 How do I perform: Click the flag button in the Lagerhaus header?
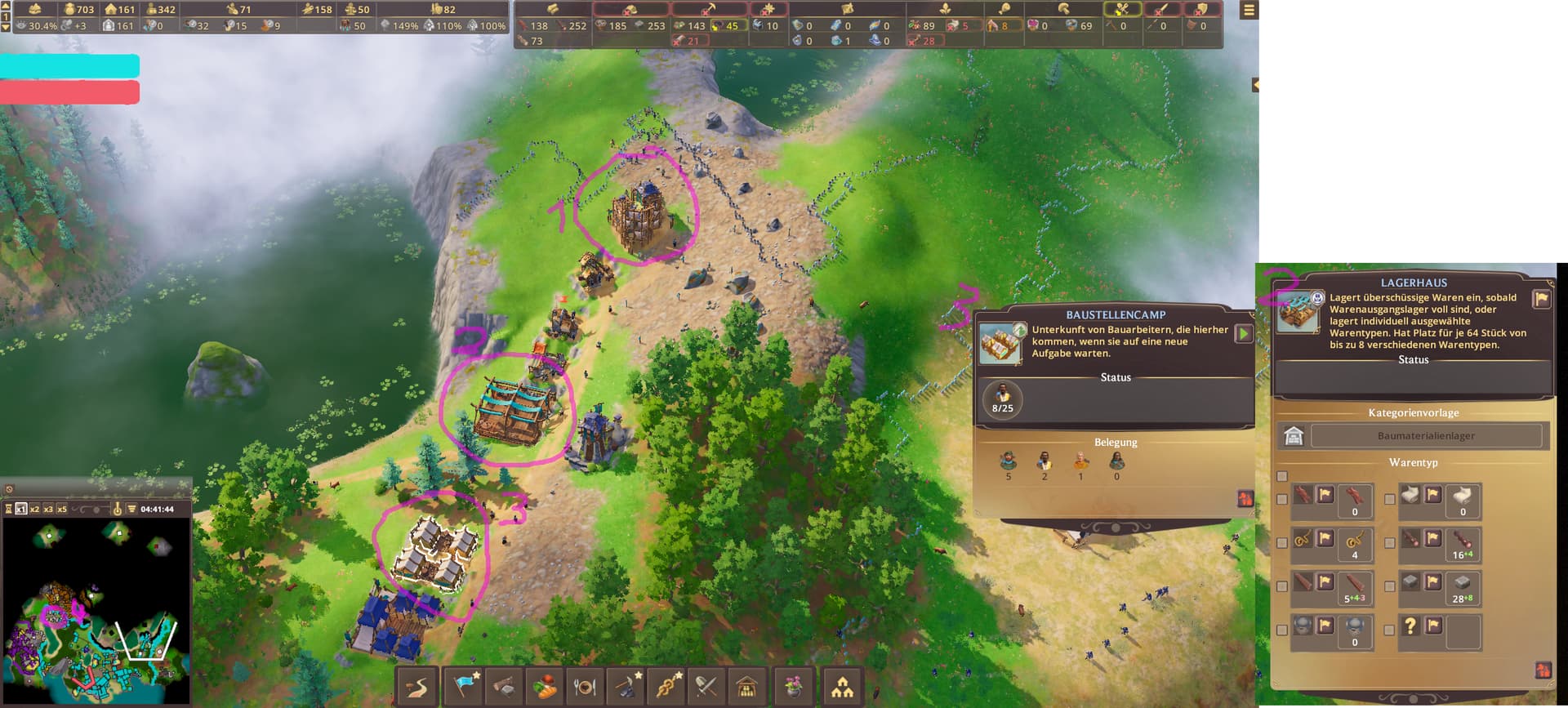point(1541,299)
